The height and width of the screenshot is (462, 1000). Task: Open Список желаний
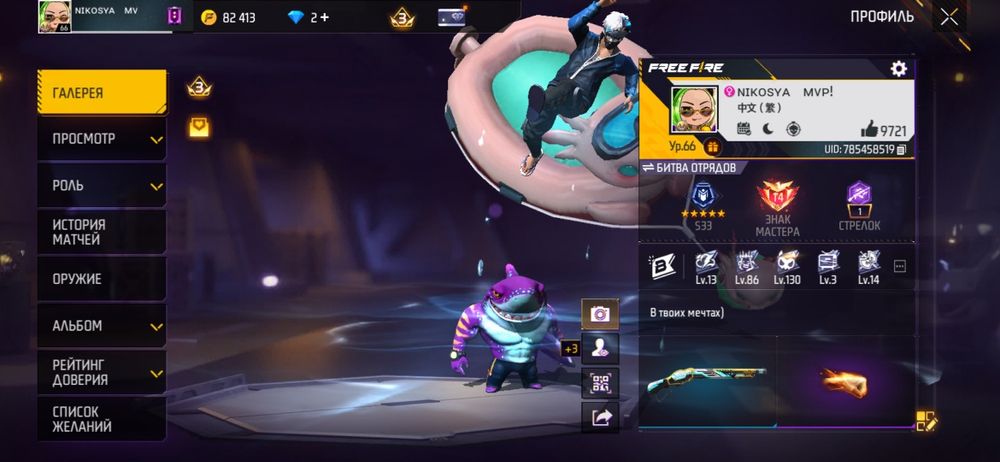pos(101,418)
